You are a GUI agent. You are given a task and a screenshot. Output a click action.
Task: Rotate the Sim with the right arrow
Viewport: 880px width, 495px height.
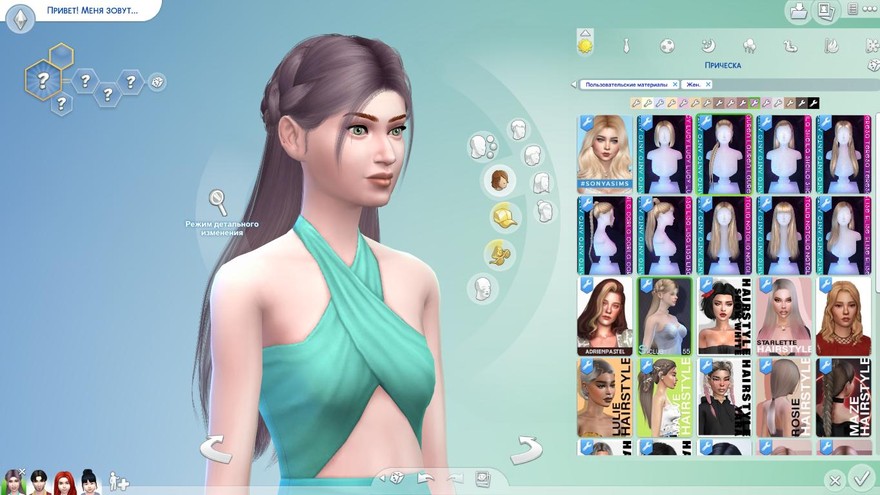pyautogui.click(x=526, y=448)
